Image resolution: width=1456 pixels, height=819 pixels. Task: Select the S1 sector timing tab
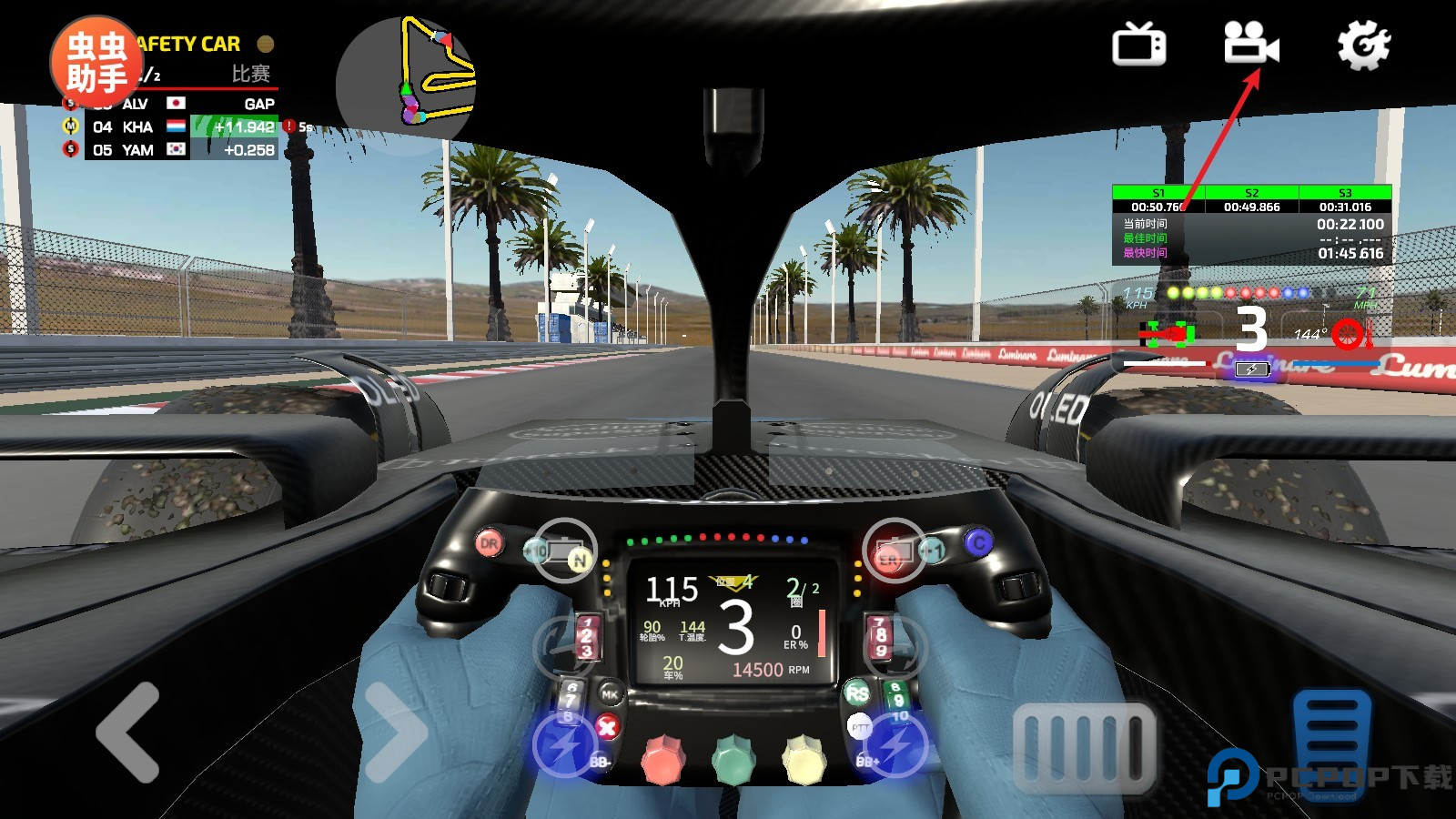[1158, 193]
